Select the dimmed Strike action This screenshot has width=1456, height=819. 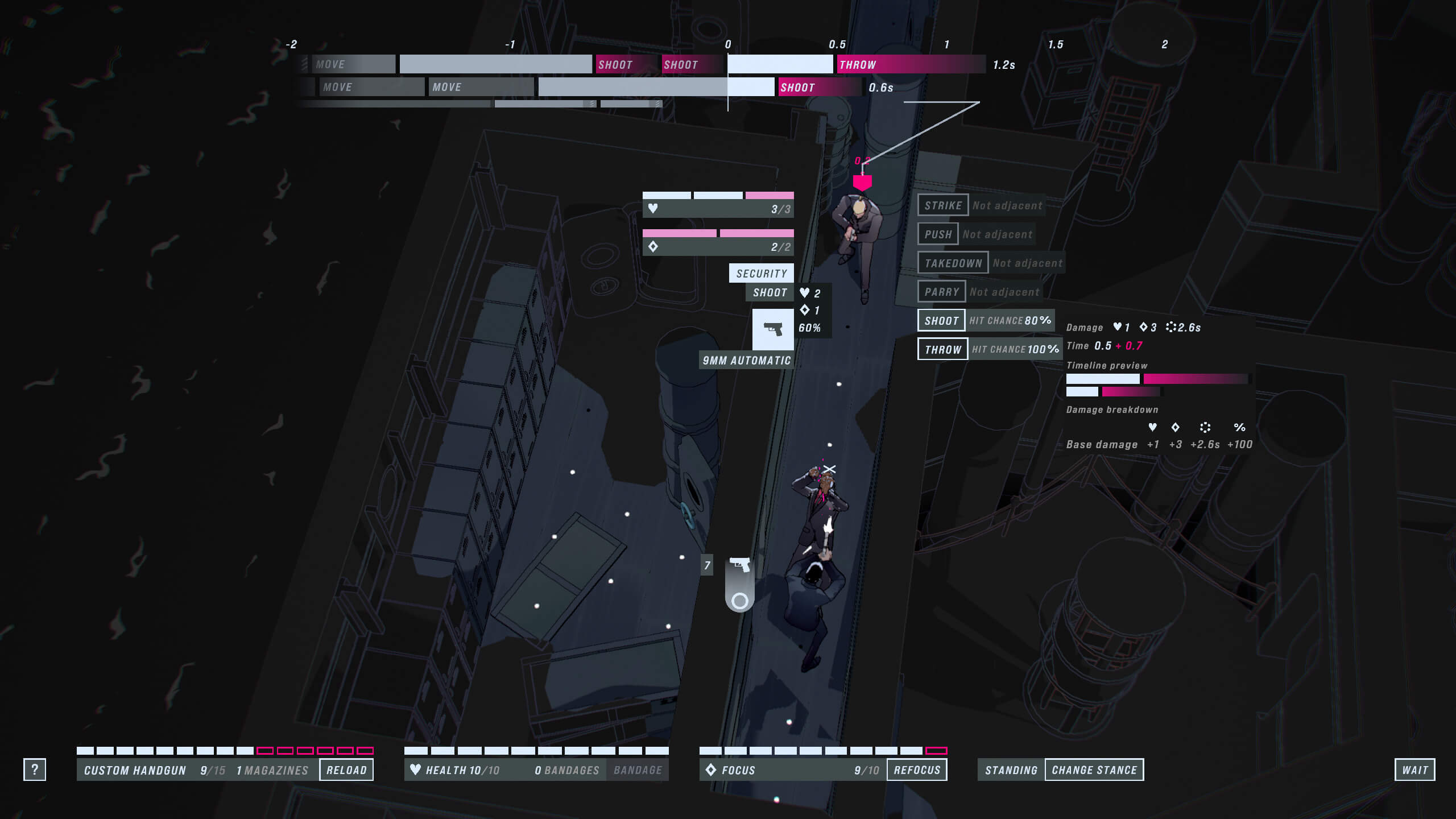[942, 205]
